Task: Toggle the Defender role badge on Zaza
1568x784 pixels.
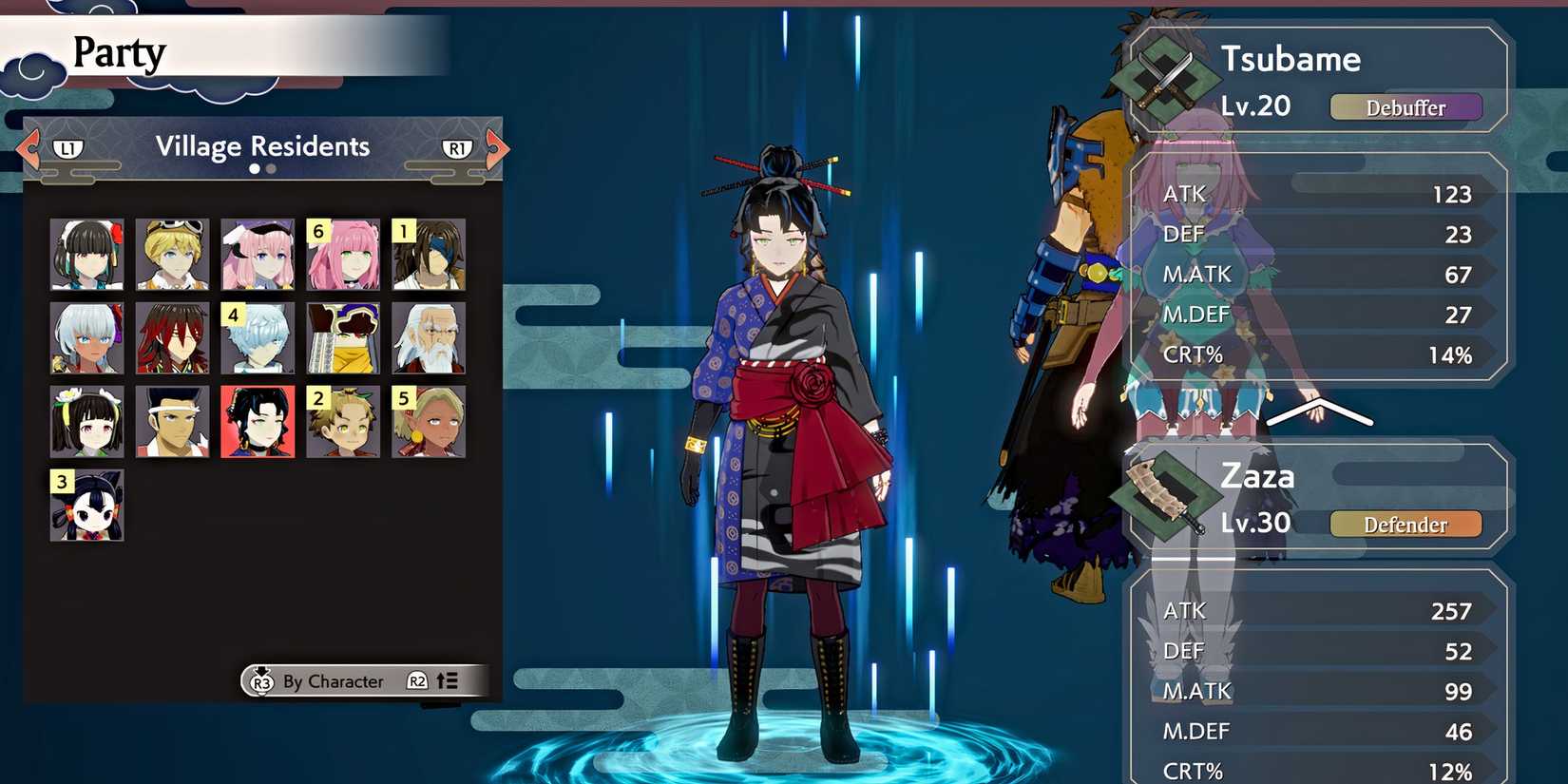Action: point(1405,525)
